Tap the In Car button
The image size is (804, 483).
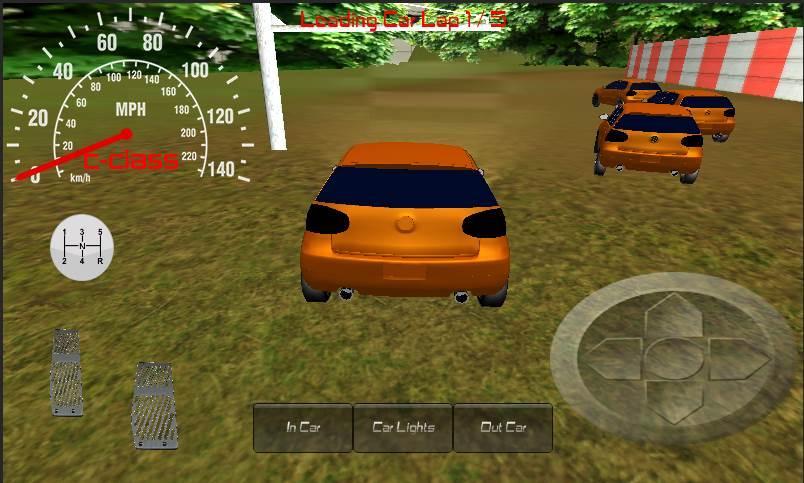(303, 428)
